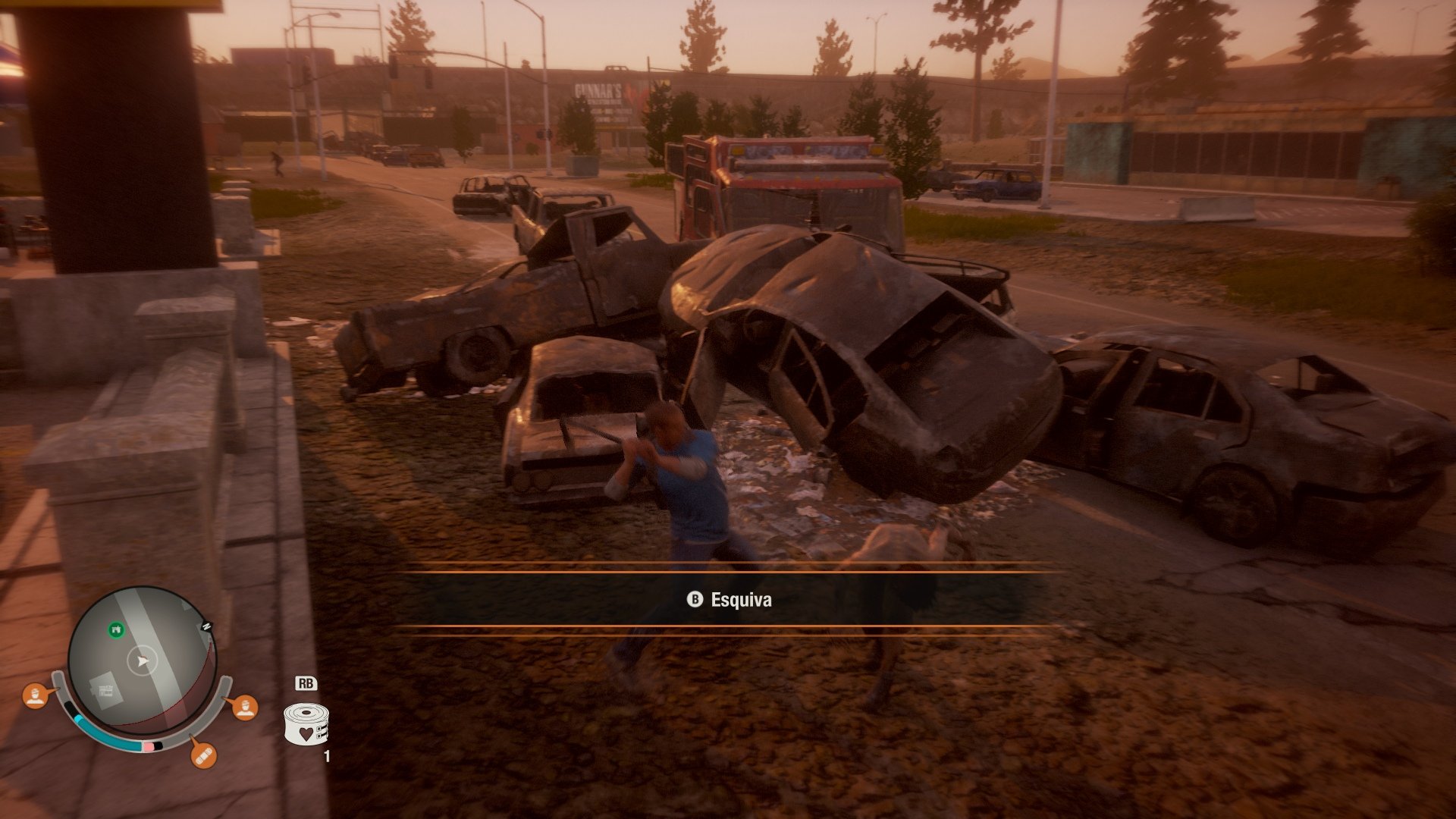Click the heart symbol on the consumable roll icon
1456x819 pixels.
click(x=306, y=734)
